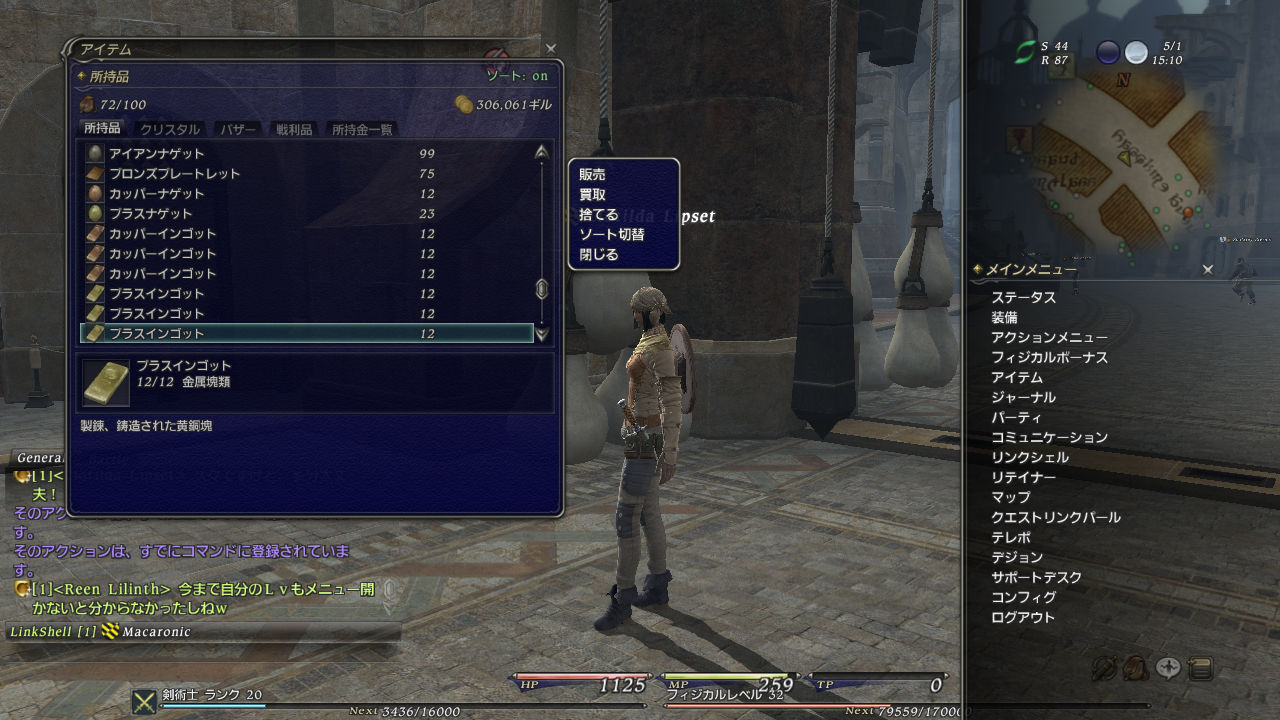This screenshot has height=720, width=1280.
Task: Open ステータス from the main menu
Action: (1023, 298)
